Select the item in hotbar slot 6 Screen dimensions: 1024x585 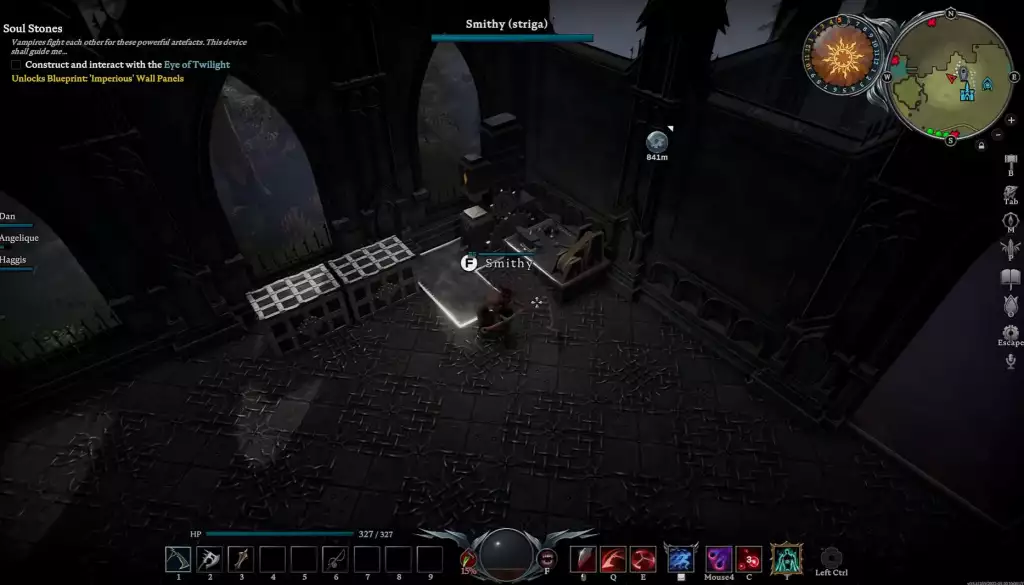click(335, 559)
